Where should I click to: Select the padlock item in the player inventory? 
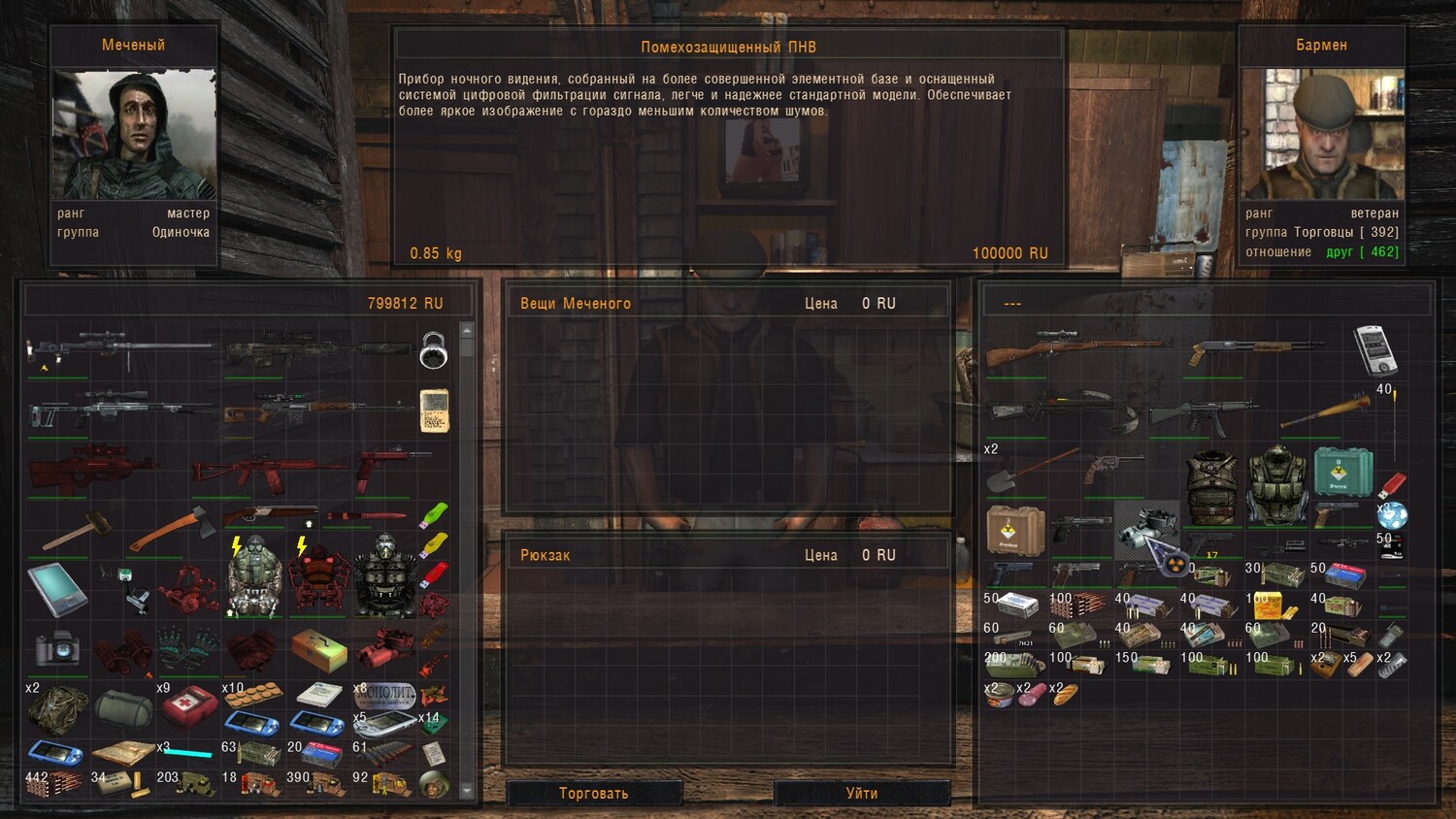pyautogui.click(x=433, y=349)
